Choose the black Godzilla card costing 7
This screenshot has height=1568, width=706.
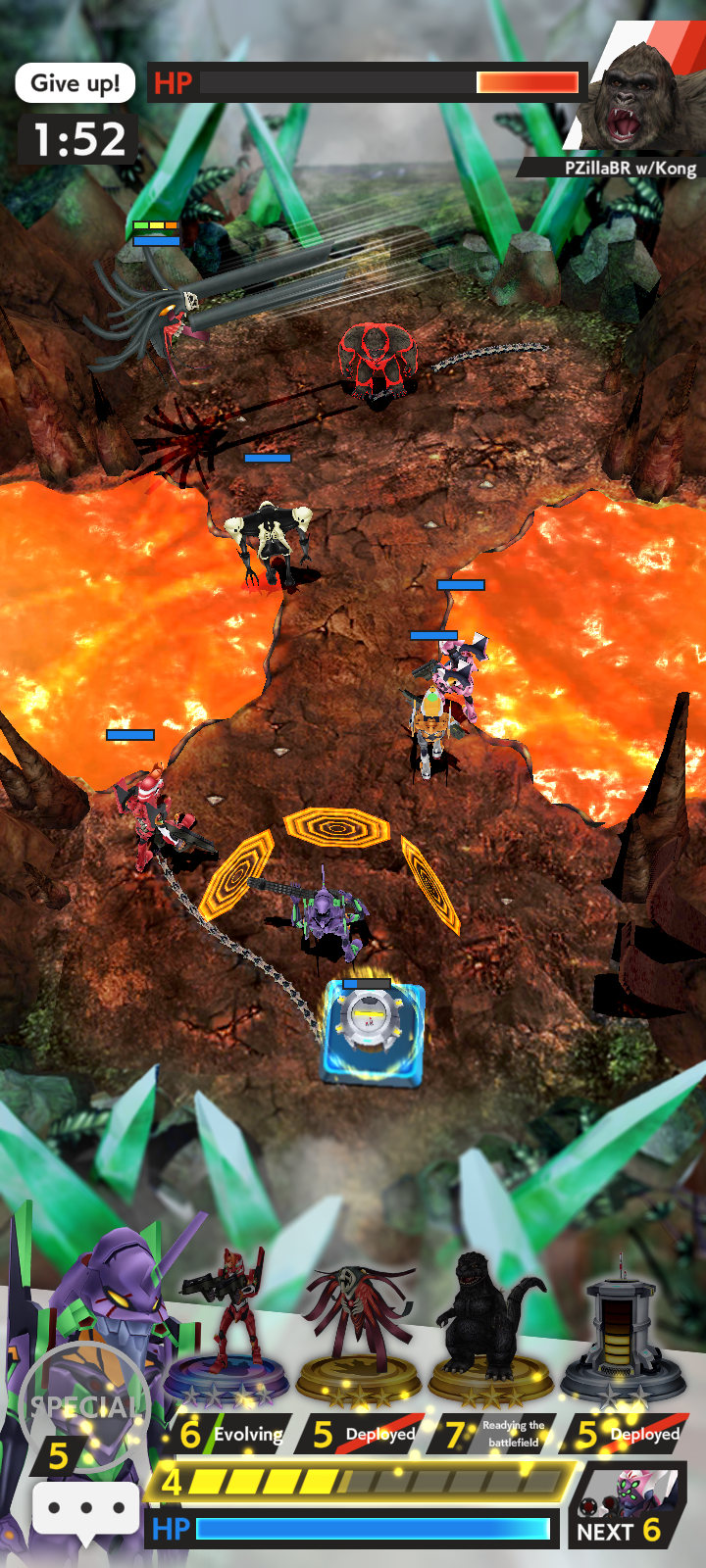click(x=490, y=1333)
